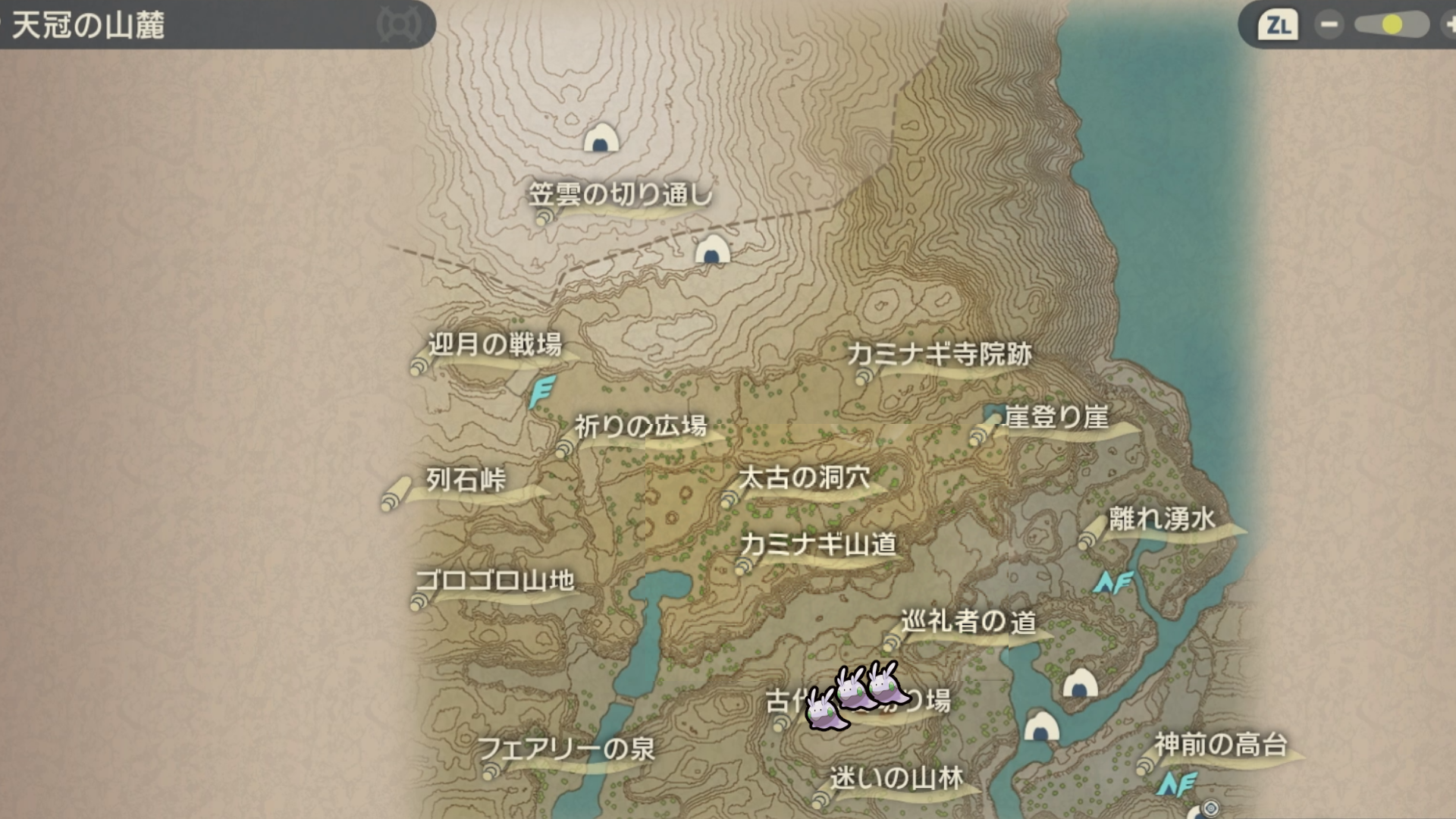The image size is (1456, 819).
Task: Choose the 神前の高台 location label
Action: [1220, 745]
